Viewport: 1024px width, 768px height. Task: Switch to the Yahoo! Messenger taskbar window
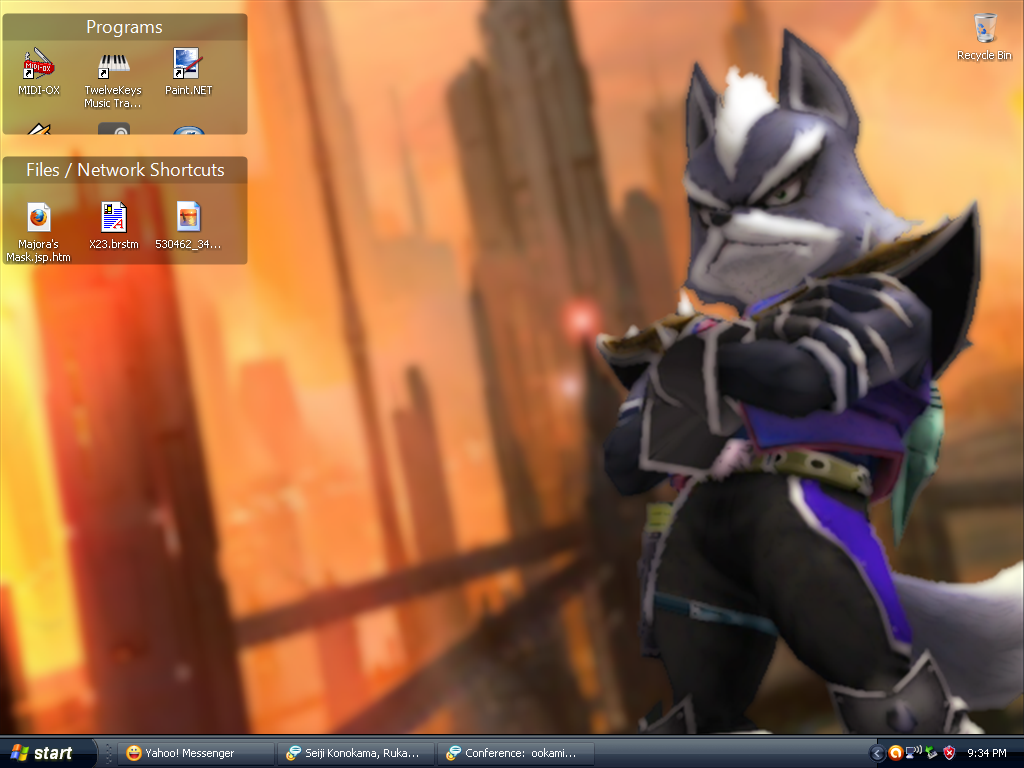196,753
